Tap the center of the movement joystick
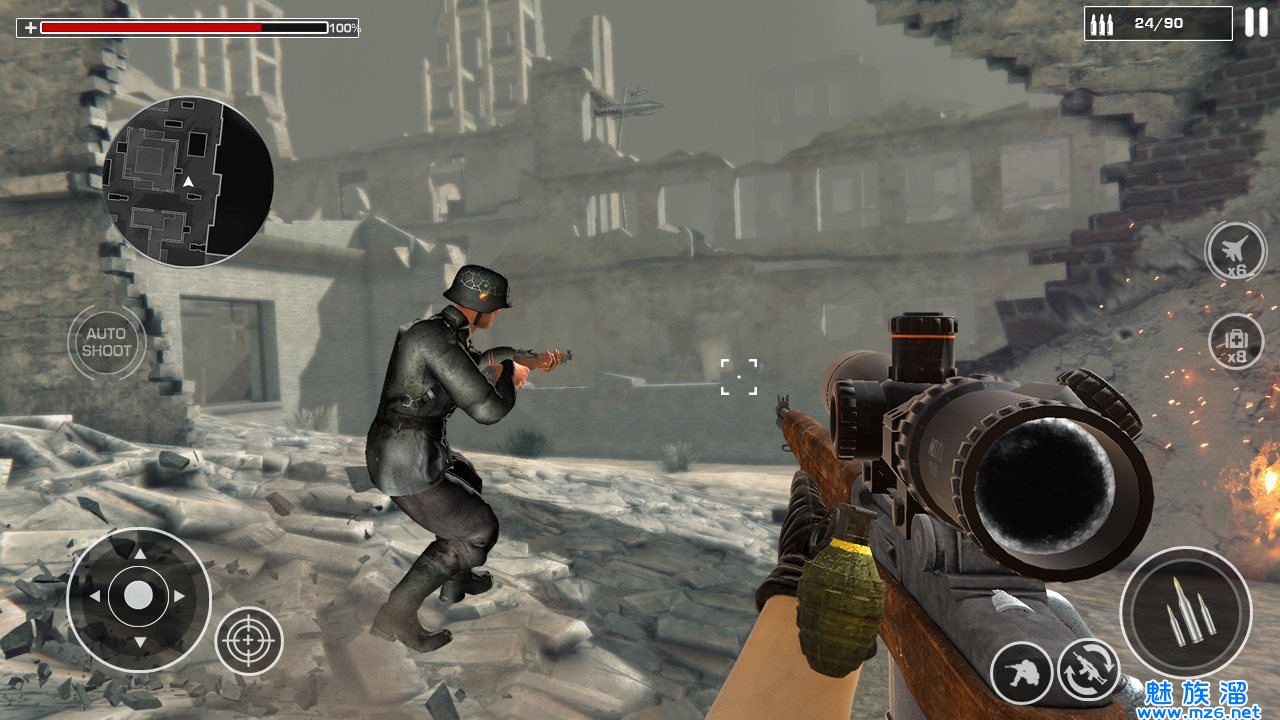Screen dimensions: 1280x720 coord(139,597)
